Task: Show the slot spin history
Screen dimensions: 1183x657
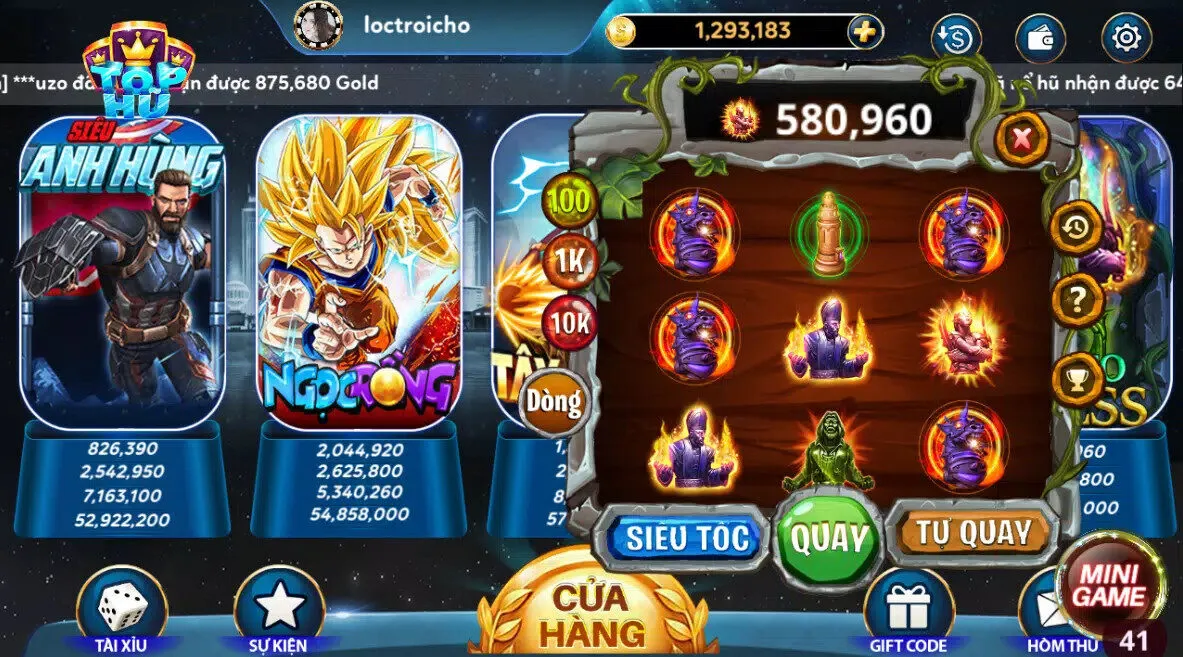Action: click(x=1077, y=229)
